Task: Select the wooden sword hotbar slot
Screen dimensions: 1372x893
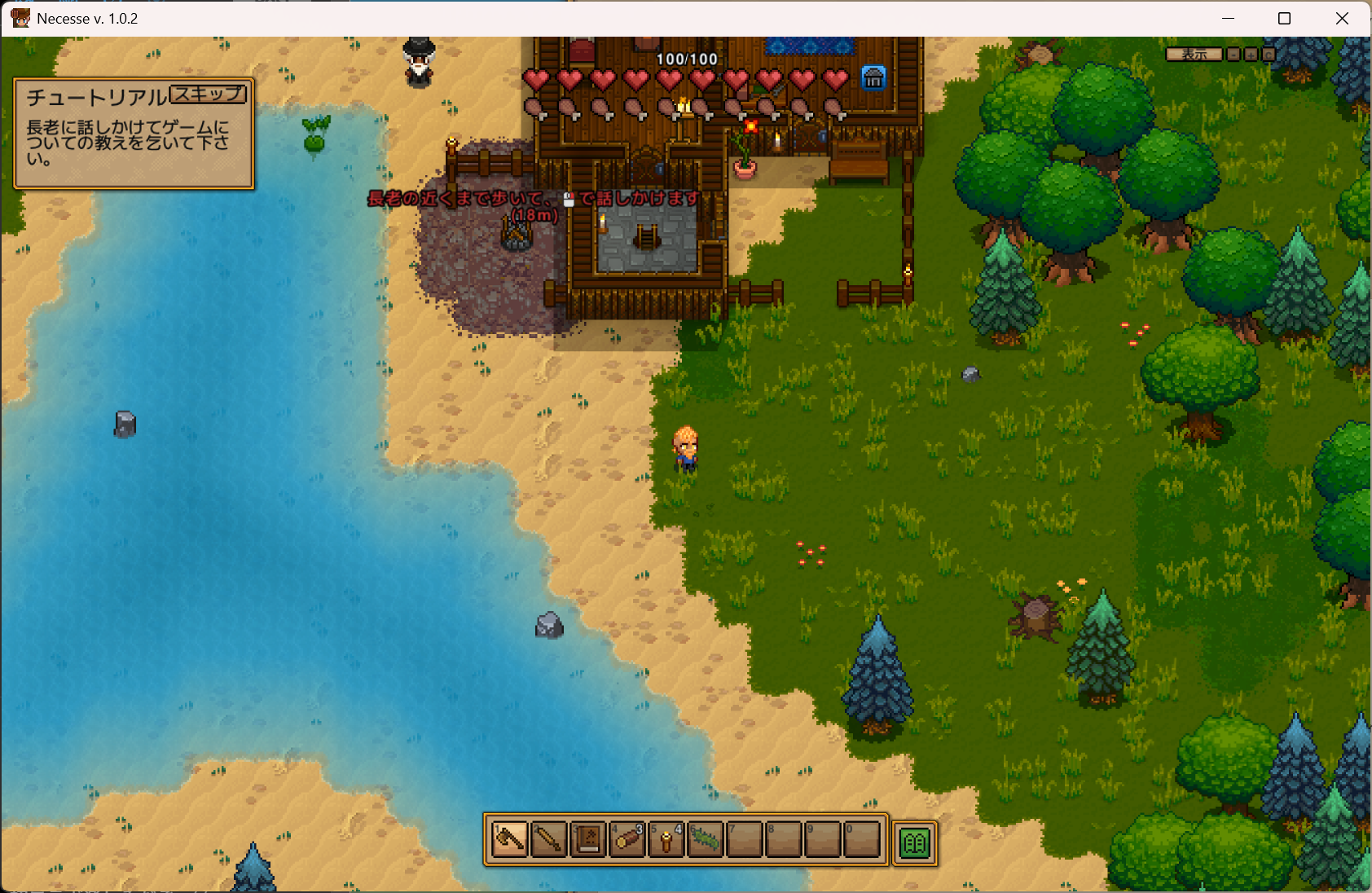Action: coord(549,839)
